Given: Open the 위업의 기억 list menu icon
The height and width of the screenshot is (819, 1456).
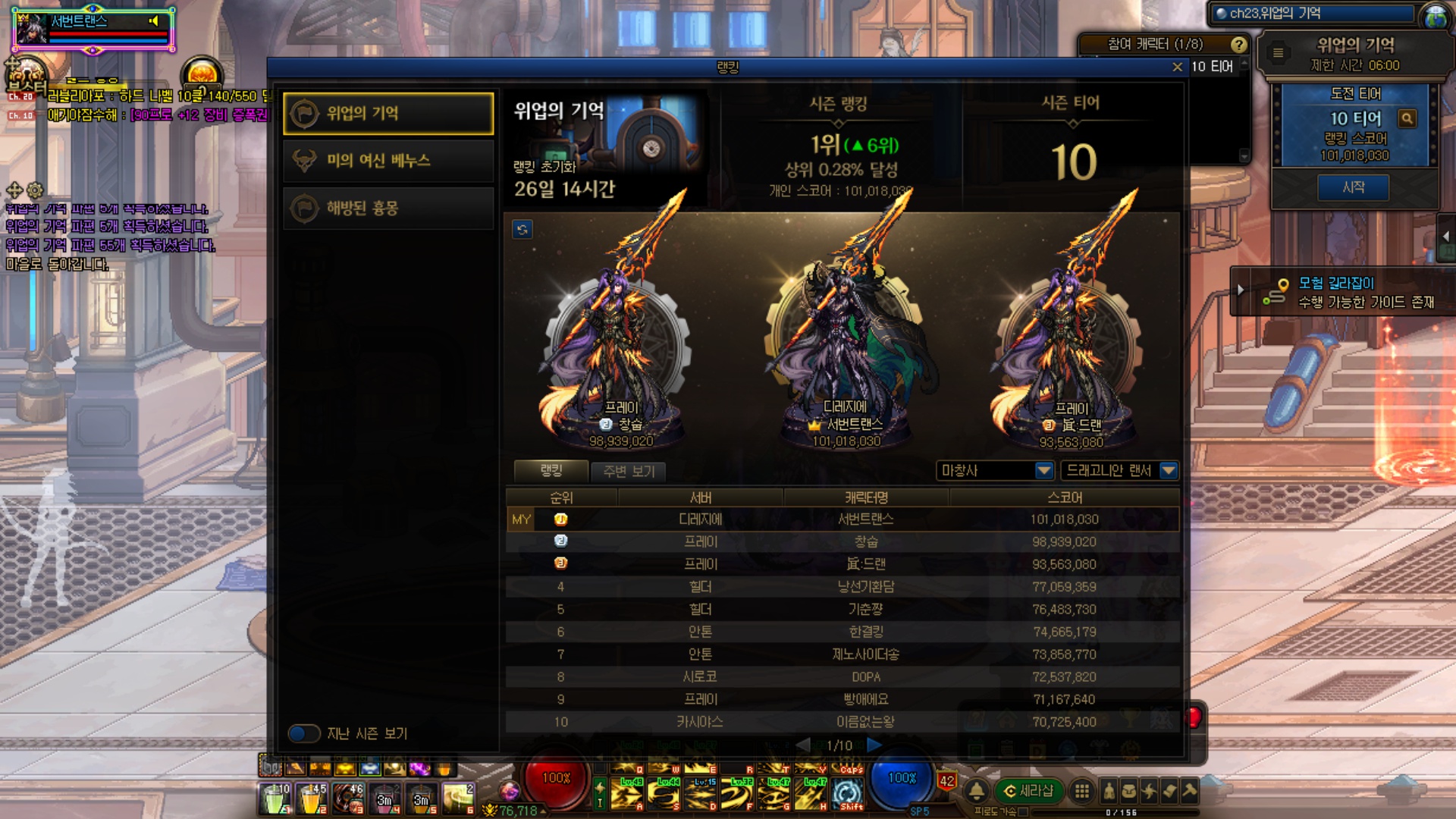Looking at the screenshot, I should 1279,52.
